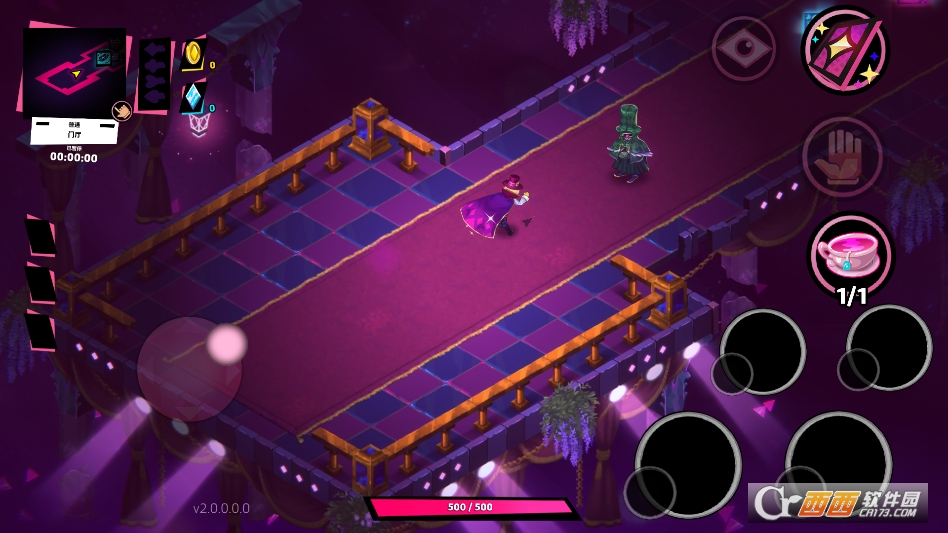Open the dungeon minimap
Screen dimensions: 948x533
click(x=72, y=71)
